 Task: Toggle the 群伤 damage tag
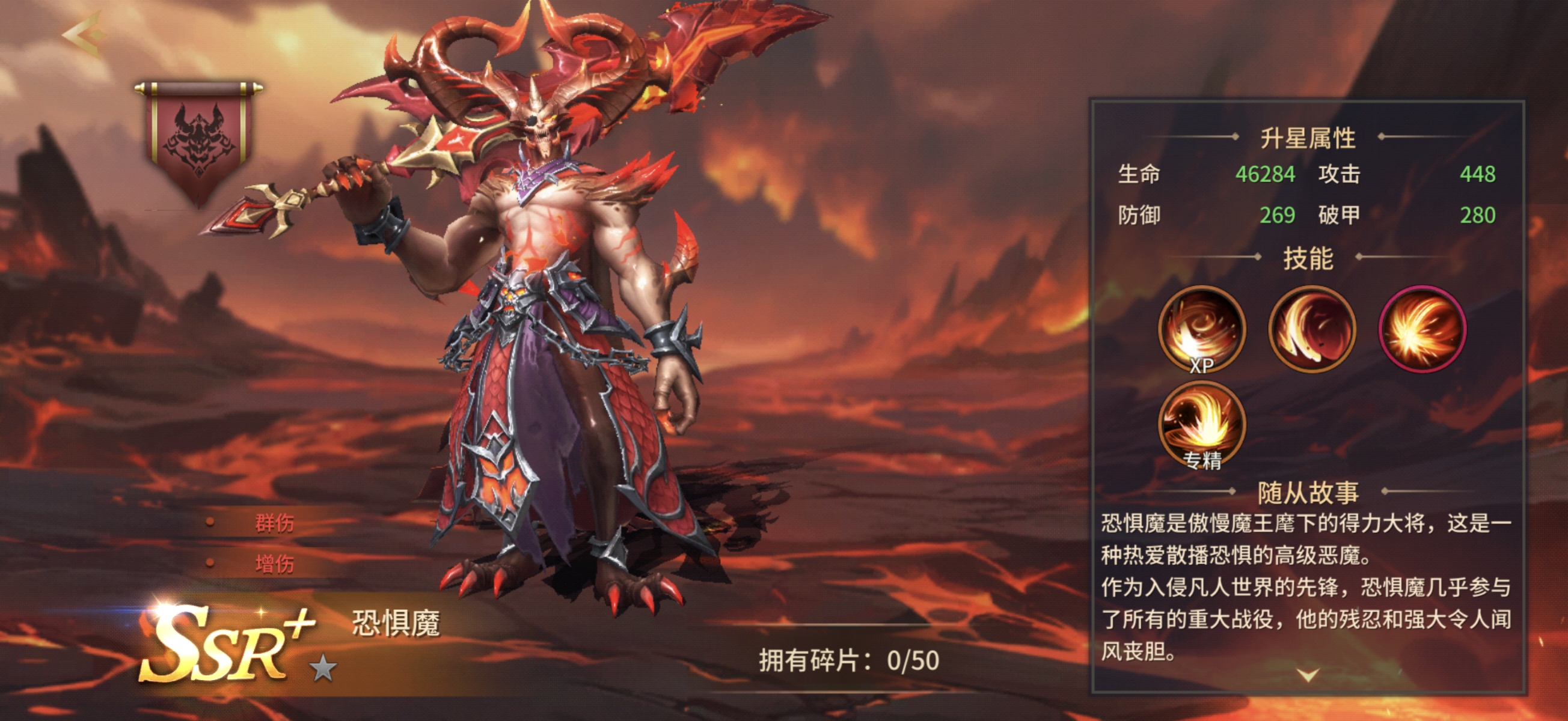point(275,525)
